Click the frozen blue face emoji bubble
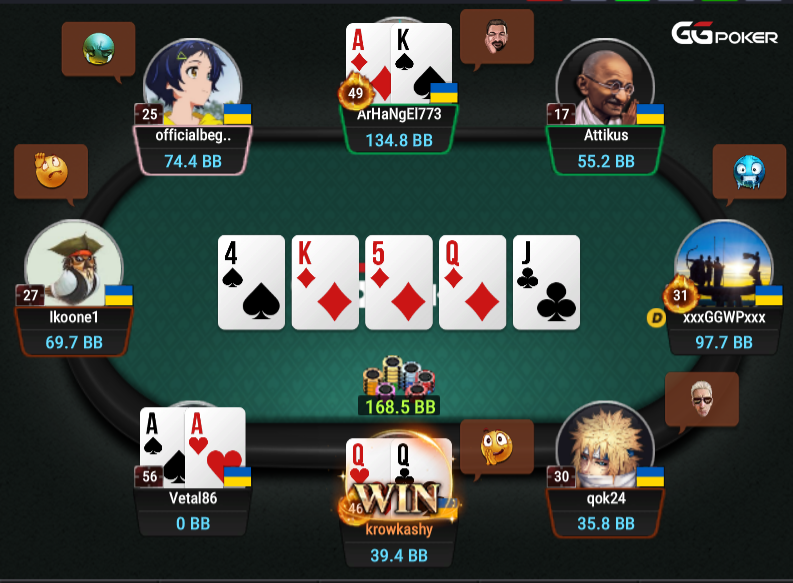793x583 pixels. (748, 171)
